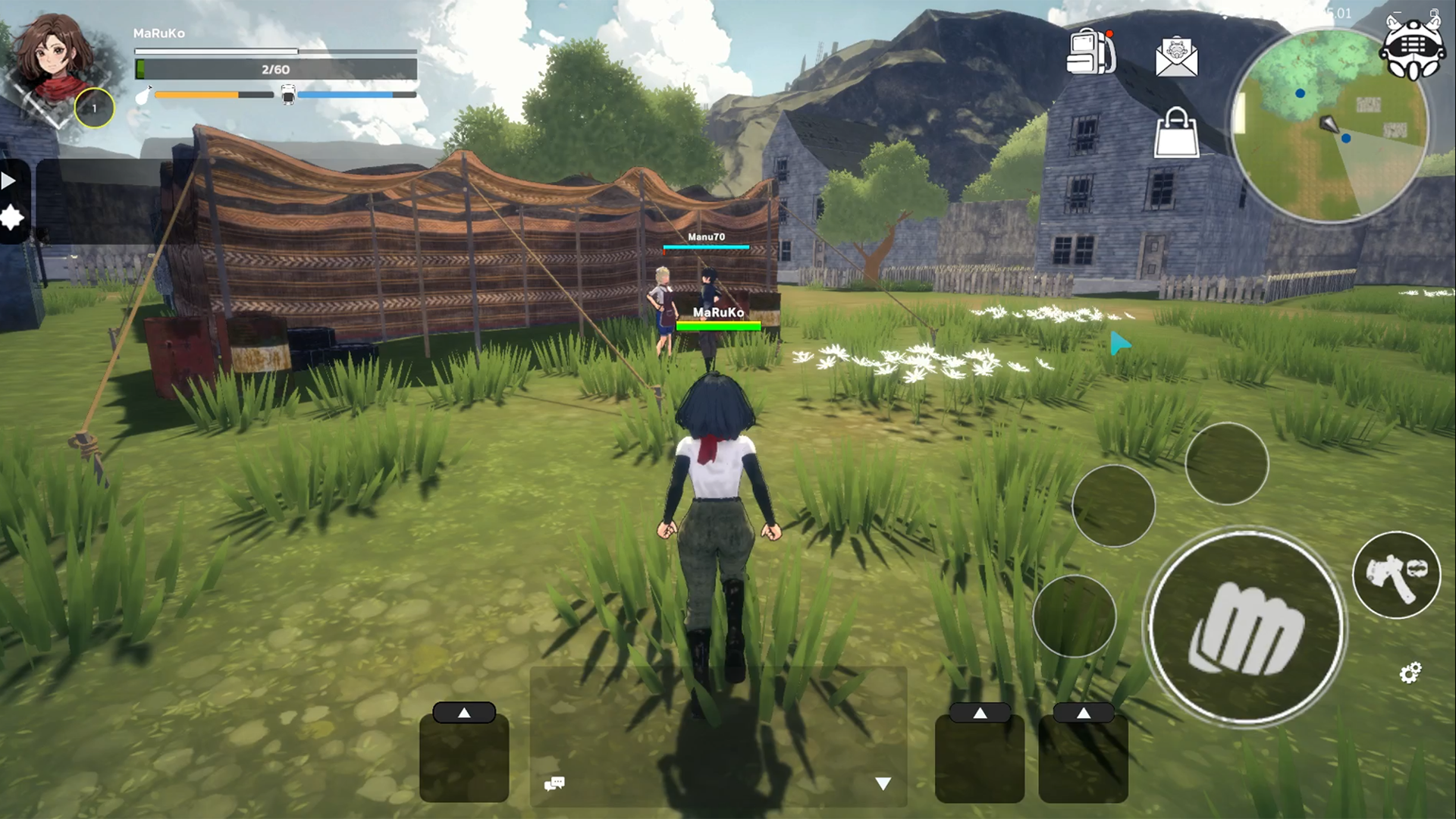Punch with the fist attack button
This screenshot has height=819, width=1456.
[x=1244, y=626]
